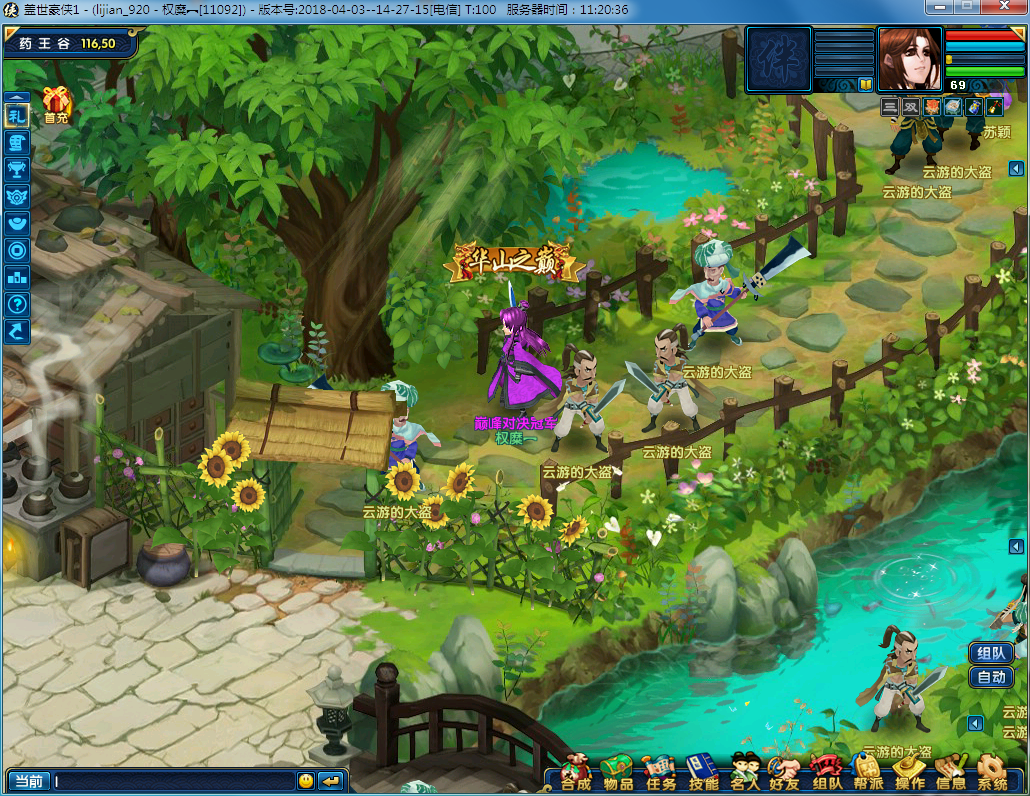Open the 伴 companion portrait panel
The width and height of the screenshot is (1030, 796).
[x=778, y=59]
